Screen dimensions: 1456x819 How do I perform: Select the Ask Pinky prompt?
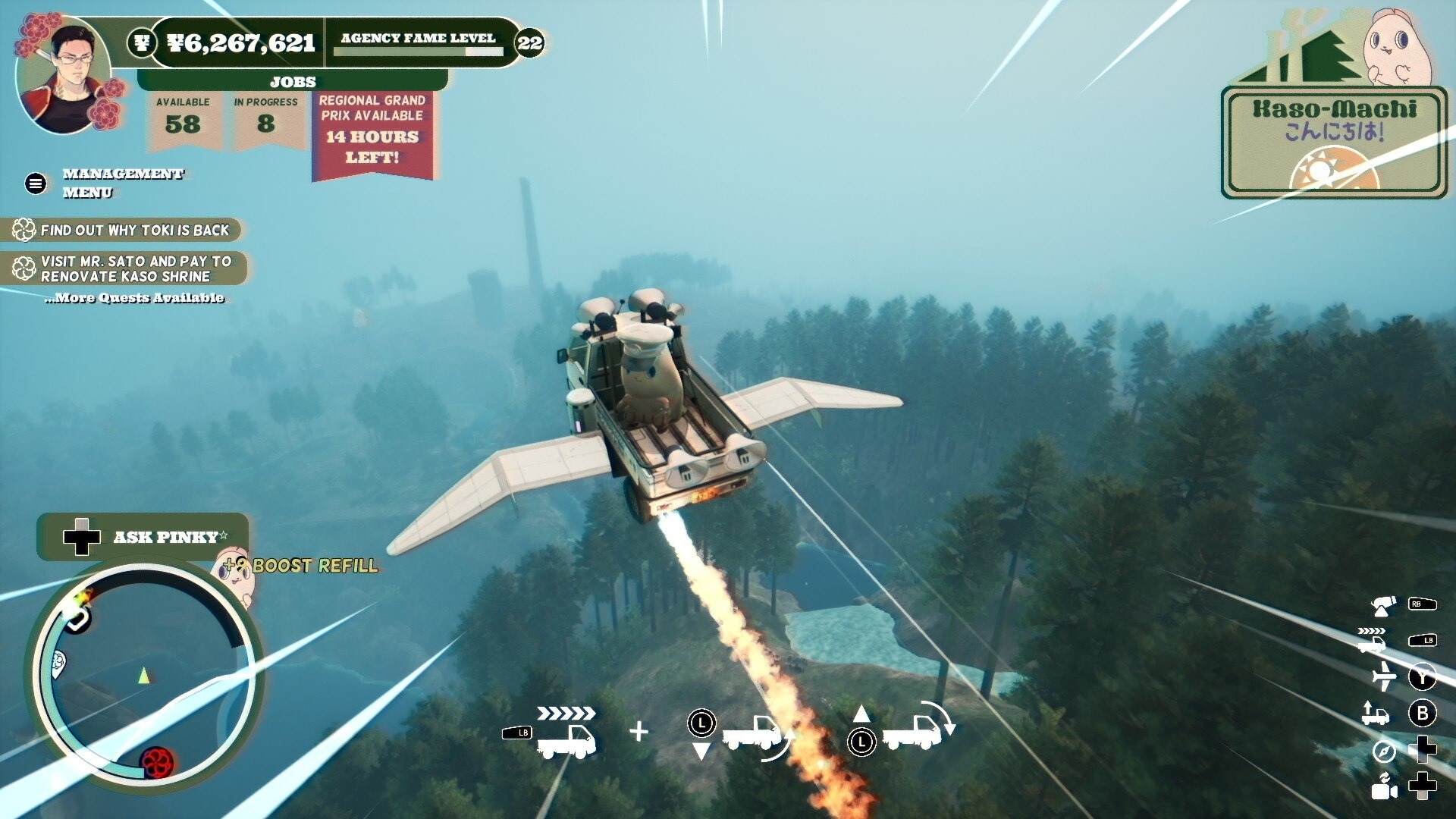[x=144, y=537]
